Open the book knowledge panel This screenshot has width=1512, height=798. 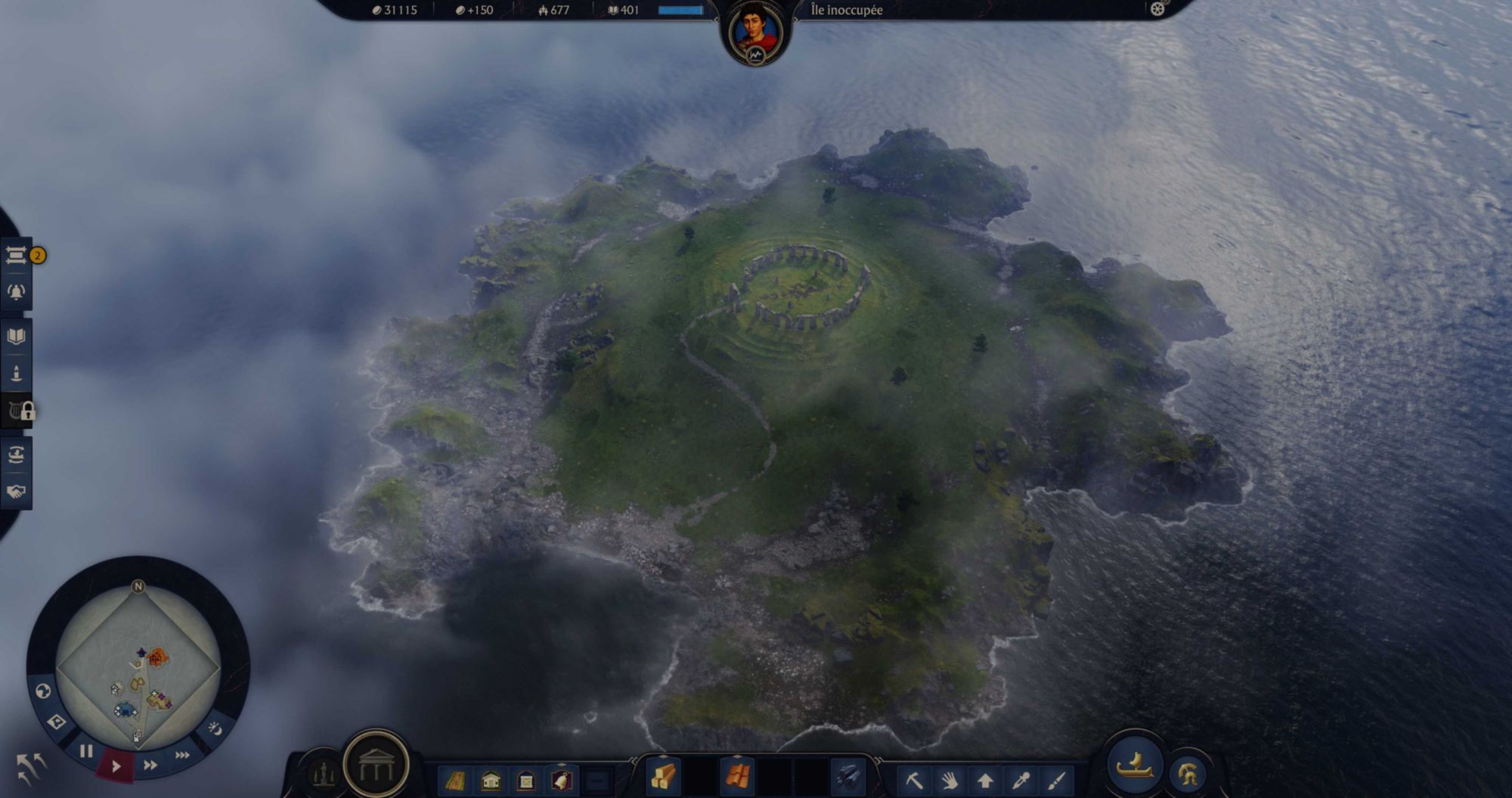(16, 336)
